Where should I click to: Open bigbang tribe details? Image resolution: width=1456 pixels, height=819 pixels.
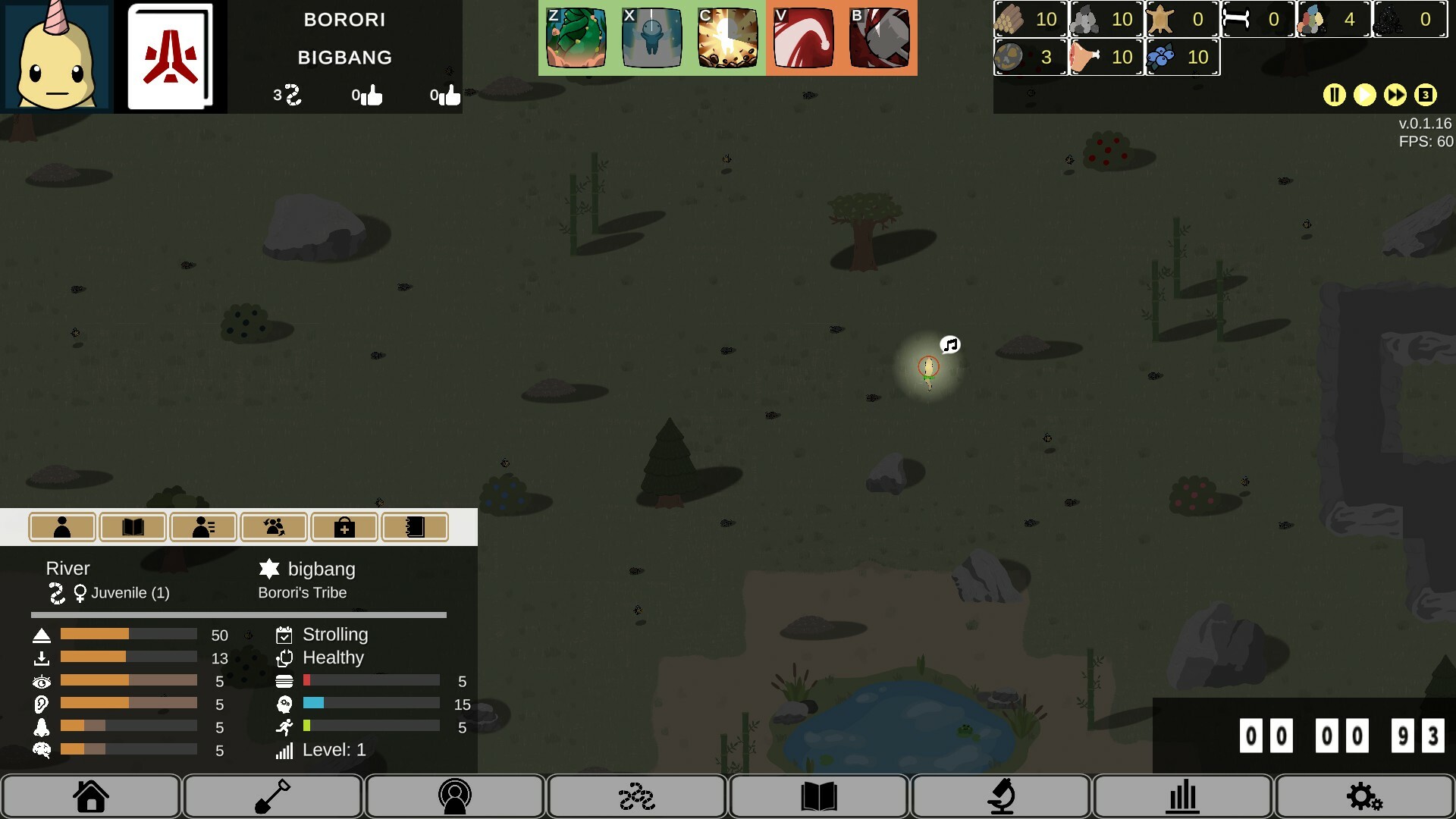point(321,569)
